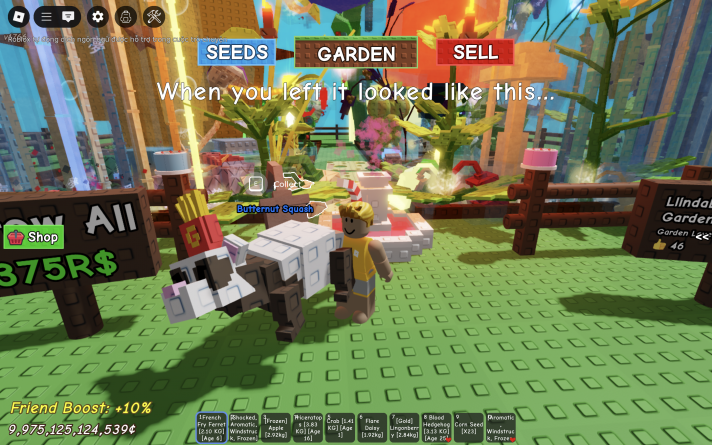Viewport: 712px width, 445px height.
Task: Open the backpack inventory
Action: click(125, 16)
